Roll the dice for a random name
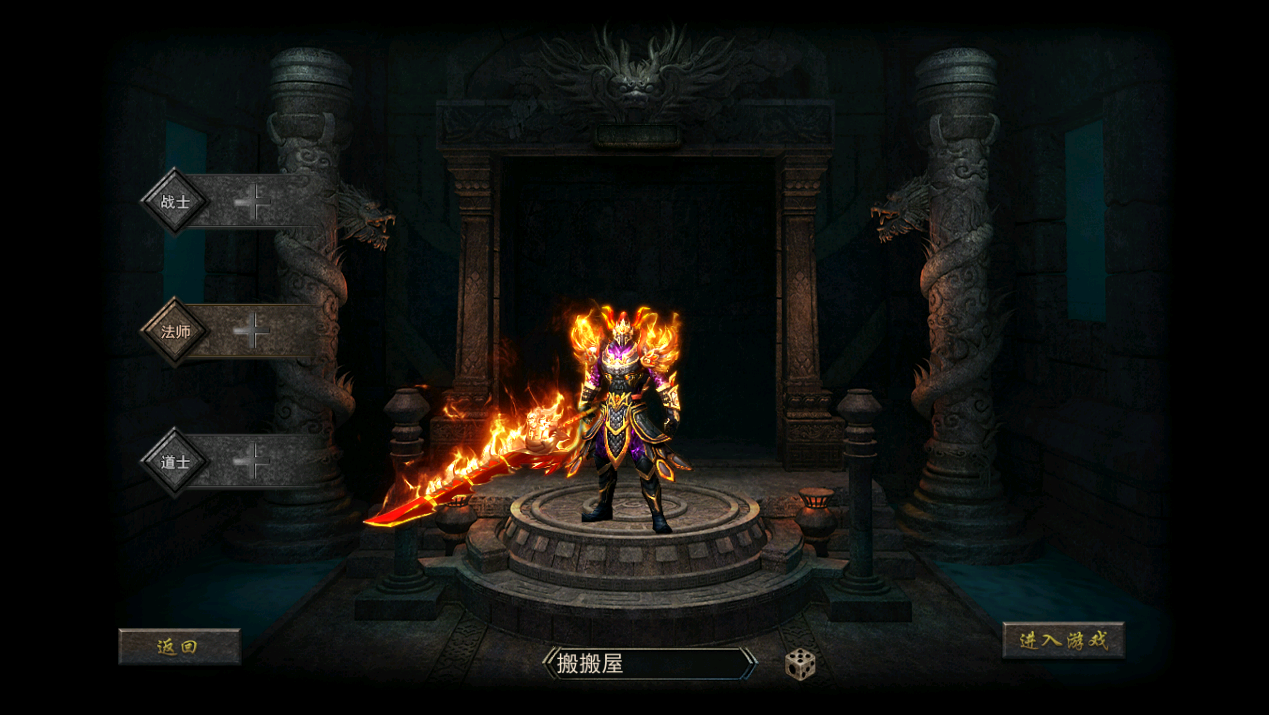This screenshot has height=715, width=1269. tap(800, 664)
